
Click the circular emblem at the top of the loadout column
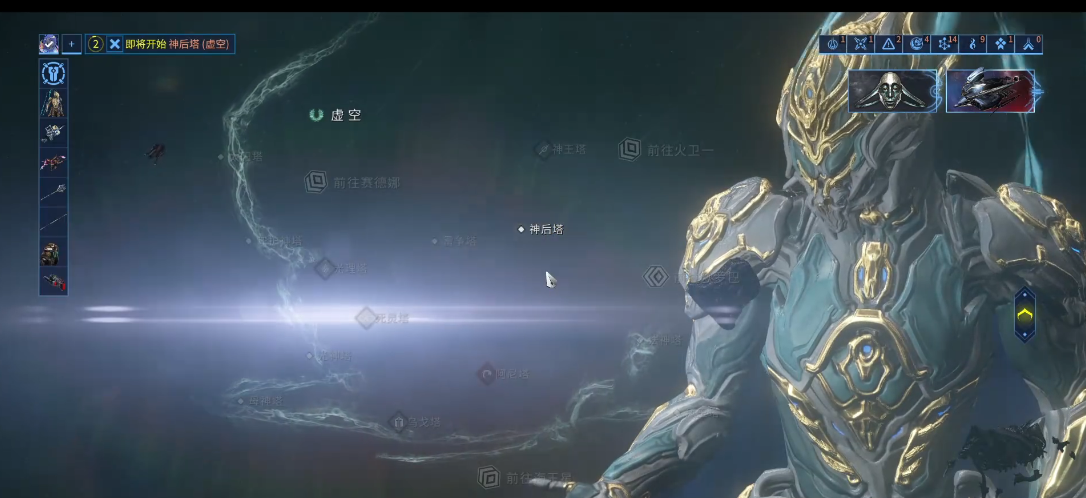53,73
